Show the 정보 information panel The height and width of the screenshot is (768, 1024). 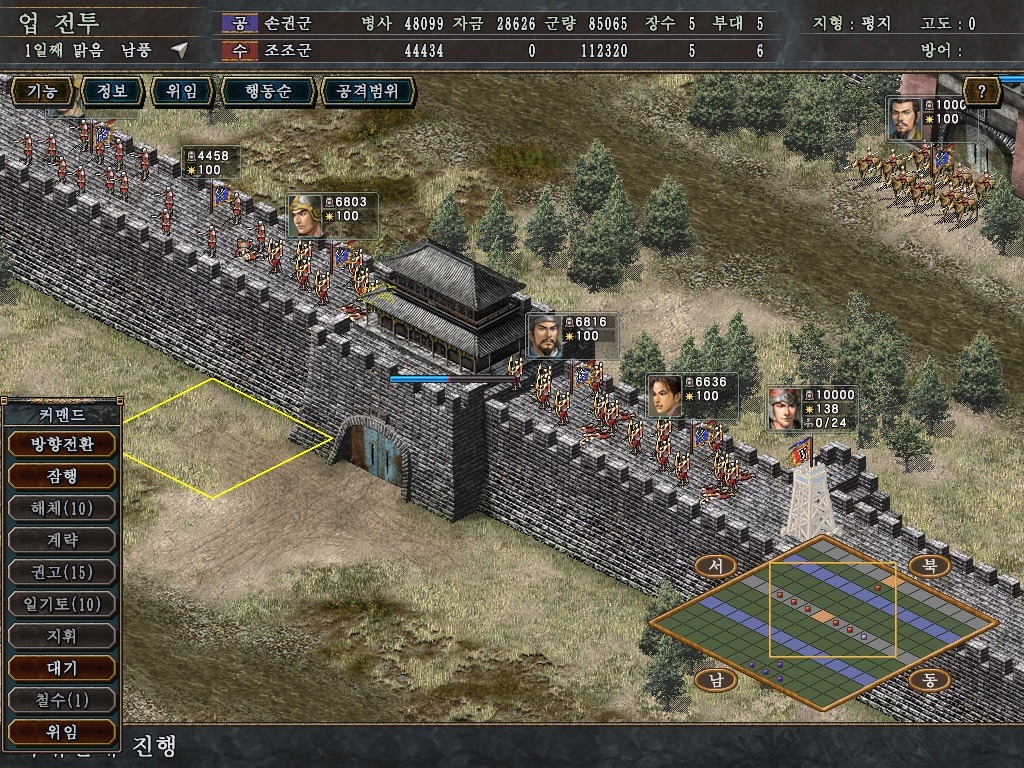pyautogui.click(x=111, y=92)
